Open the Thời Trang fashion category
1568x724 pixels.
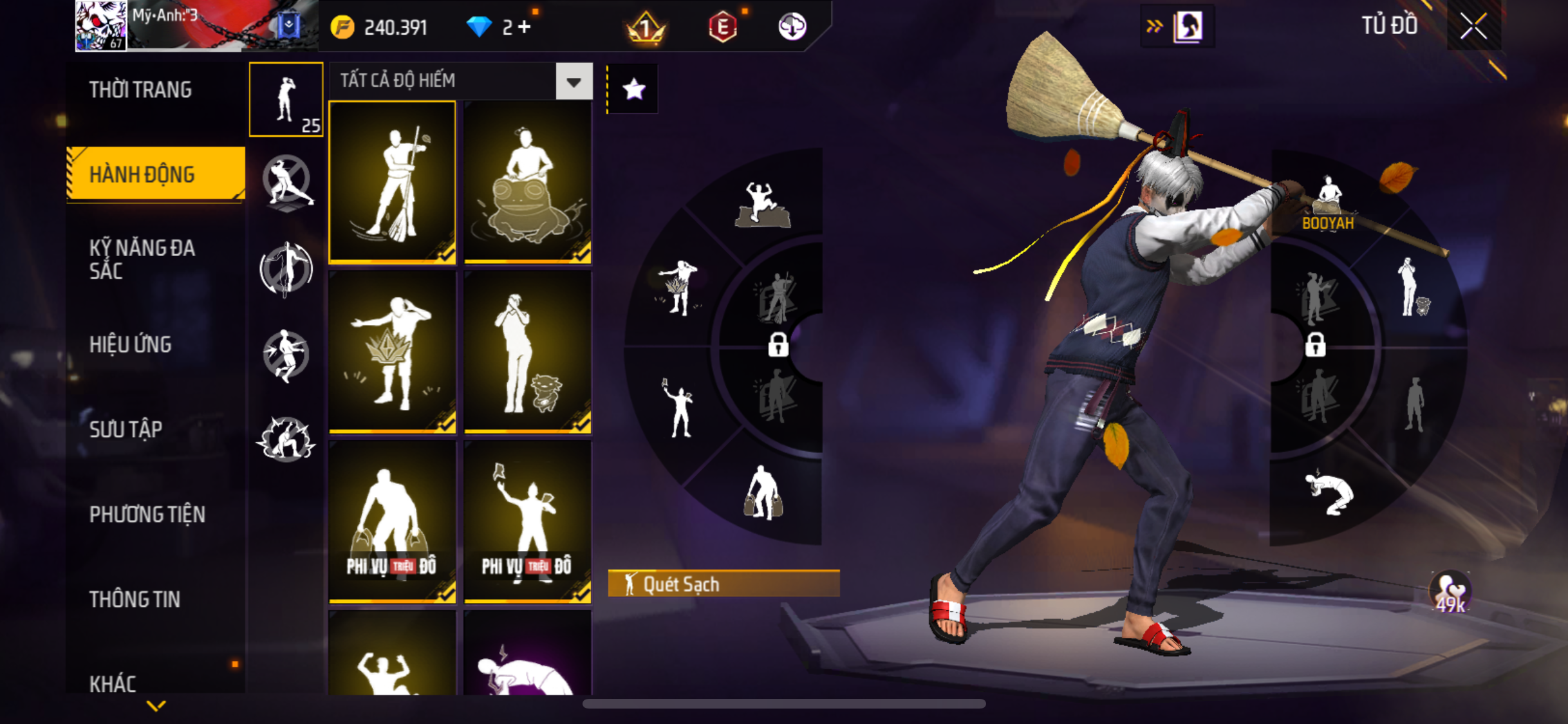coord(140,89)
